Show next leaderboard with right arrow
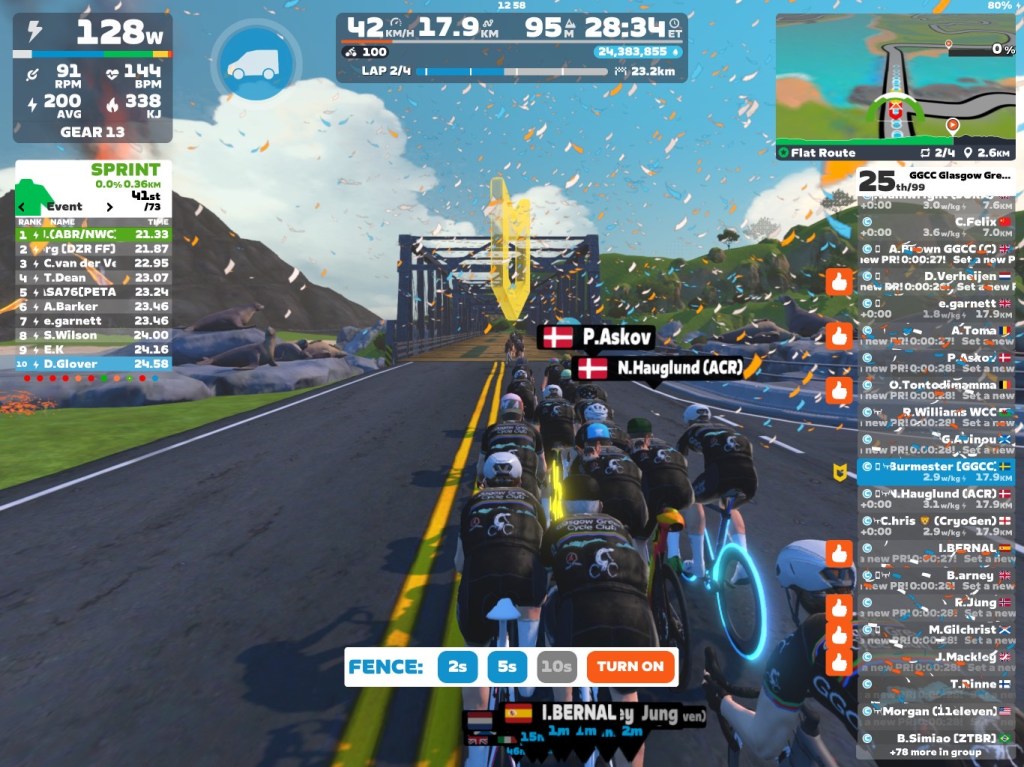 110,207
